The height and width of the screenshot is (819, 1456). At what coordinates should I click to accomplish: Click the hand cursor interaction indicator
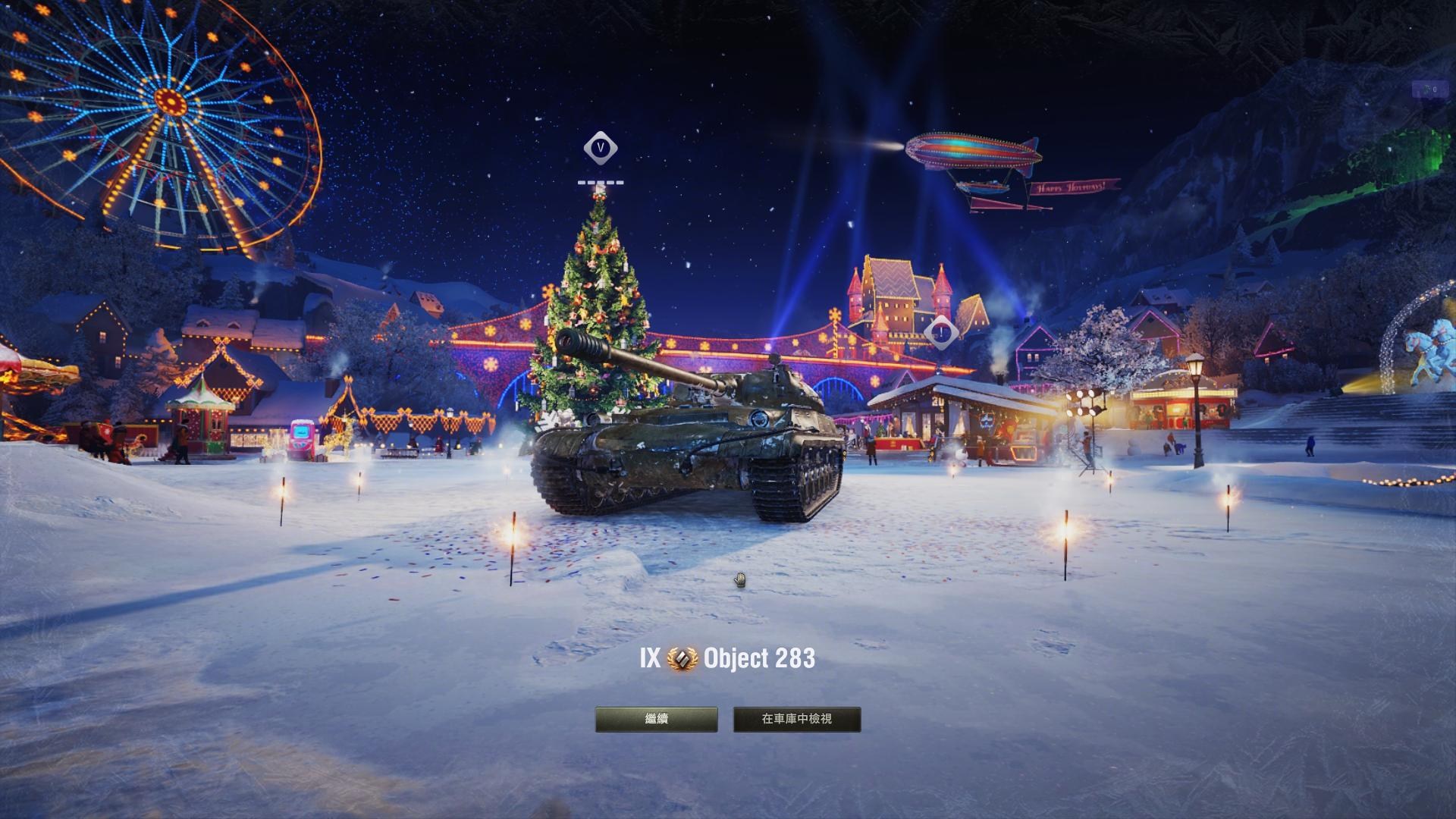coord(739,579)
